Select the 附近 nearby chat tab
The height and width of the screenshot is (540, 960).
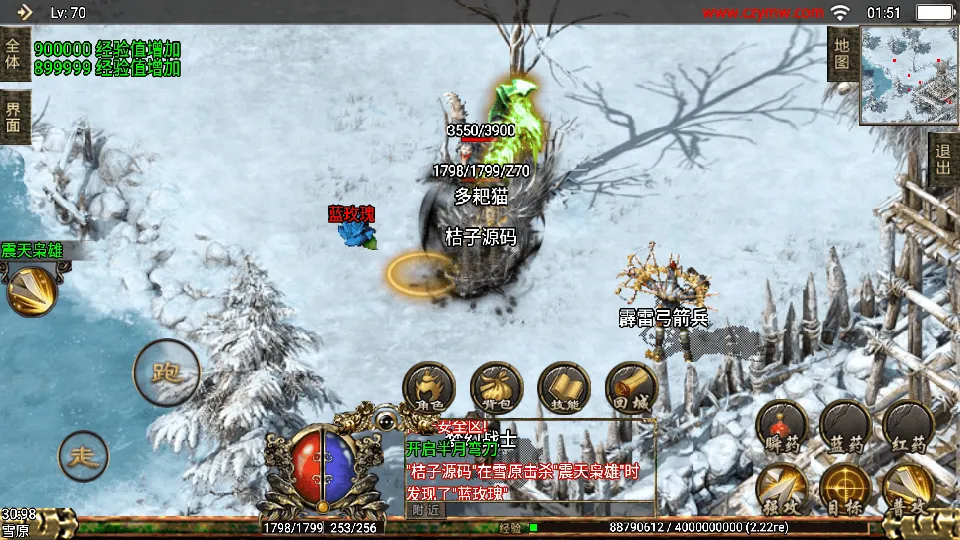[x=425, y=509]
